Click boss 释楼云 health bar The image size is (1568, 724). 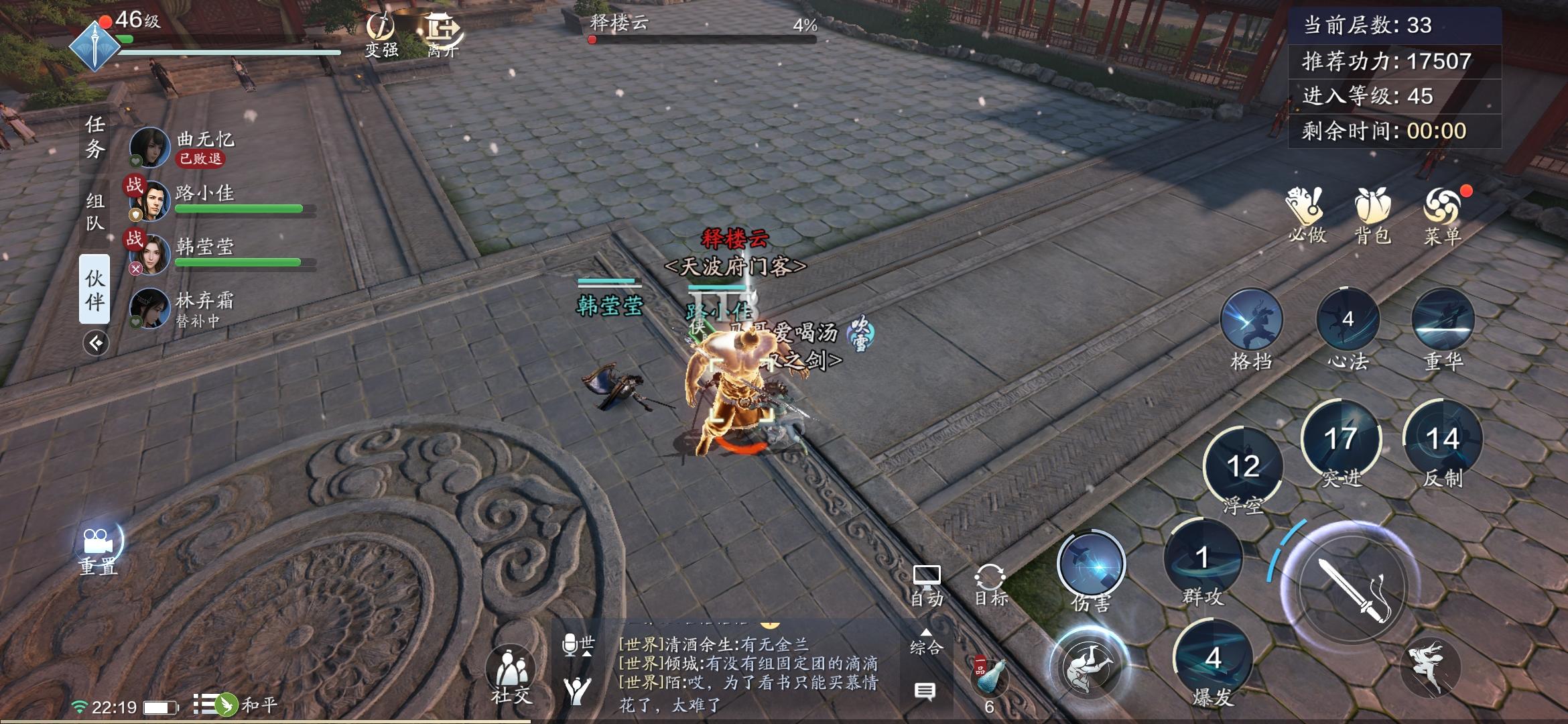pos(701,40)
